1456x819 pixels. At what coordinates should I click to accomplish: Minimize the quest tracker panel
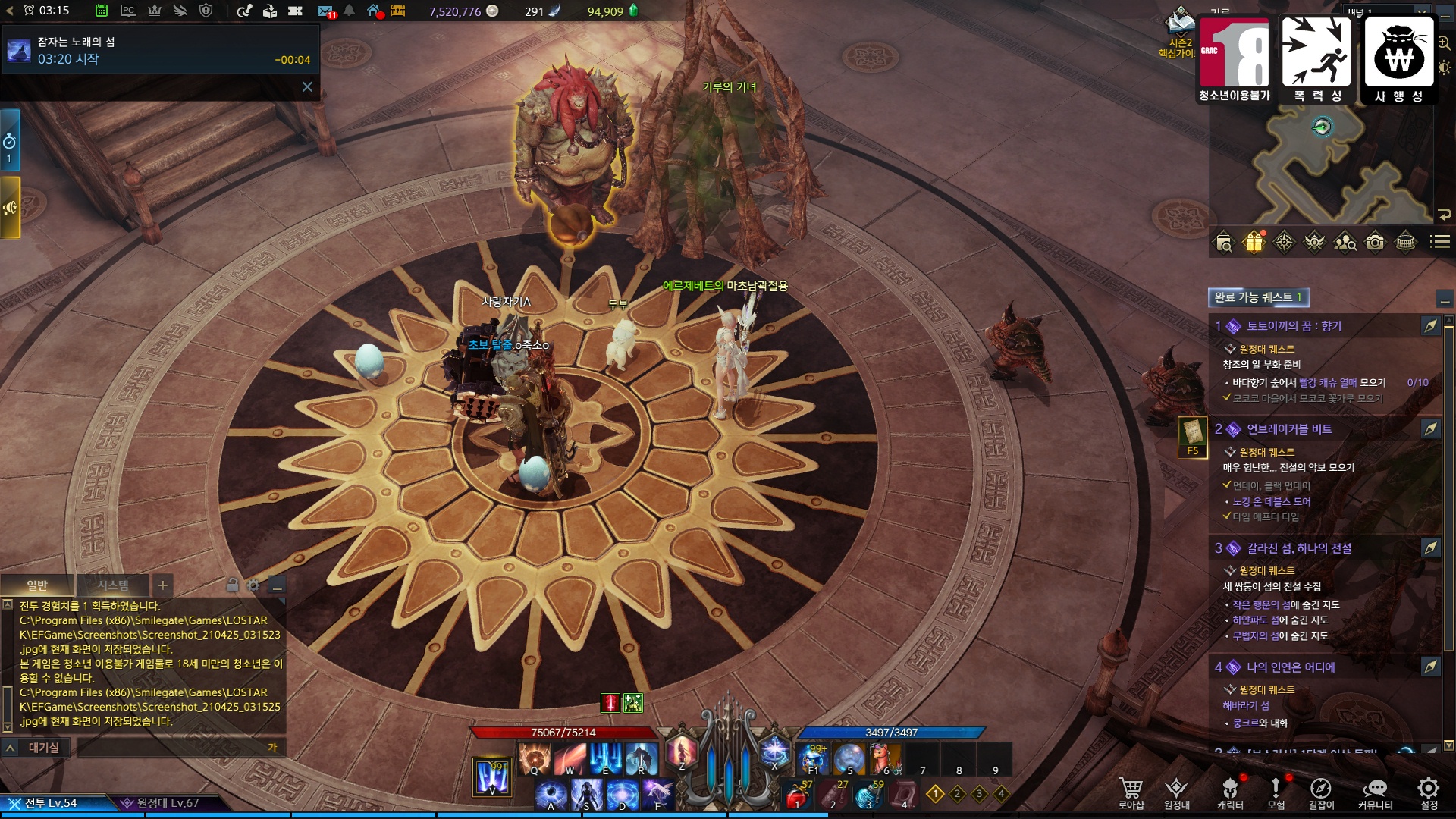(x=1445, y=298)
